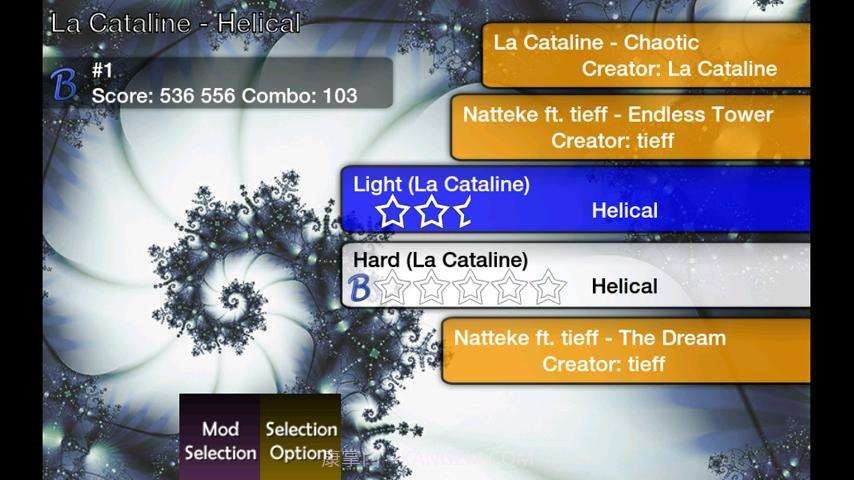
Task: Choose Natteke ft. tieff - Endless Tower
Action: click(630, 127)
